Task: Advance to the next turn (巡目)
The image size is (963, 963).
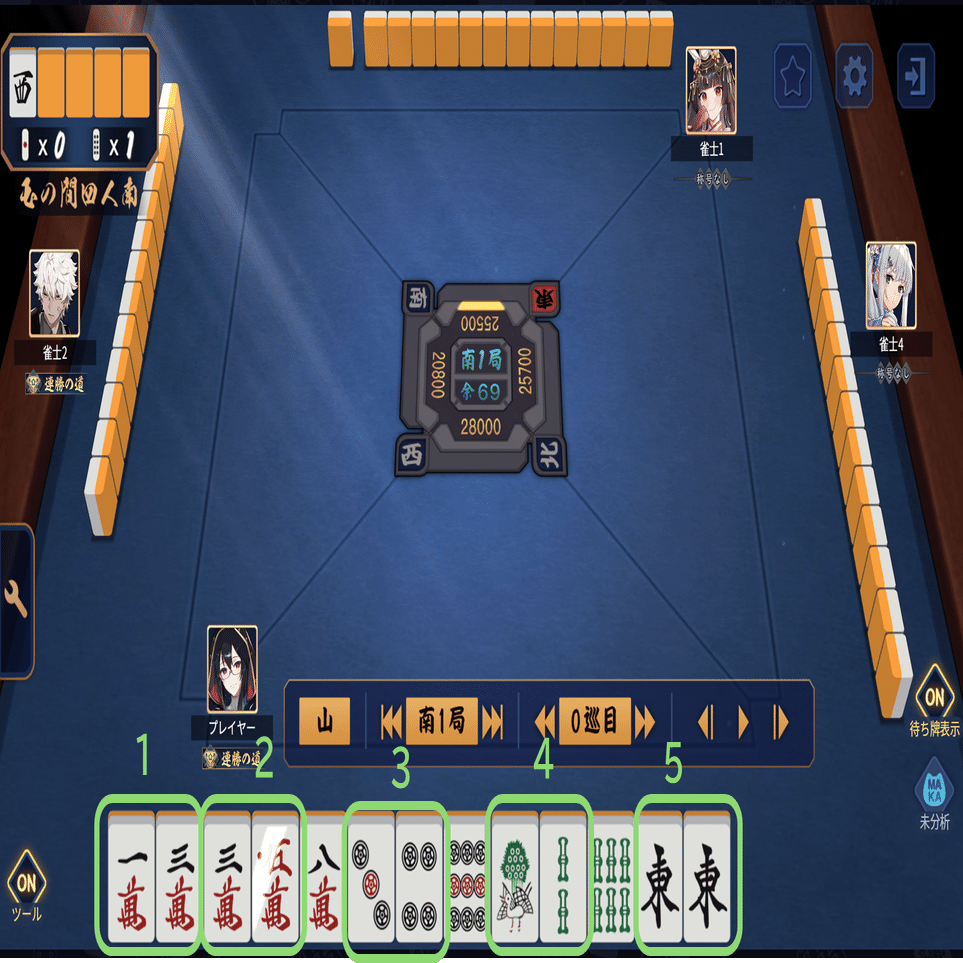Action: click(645, 722)
